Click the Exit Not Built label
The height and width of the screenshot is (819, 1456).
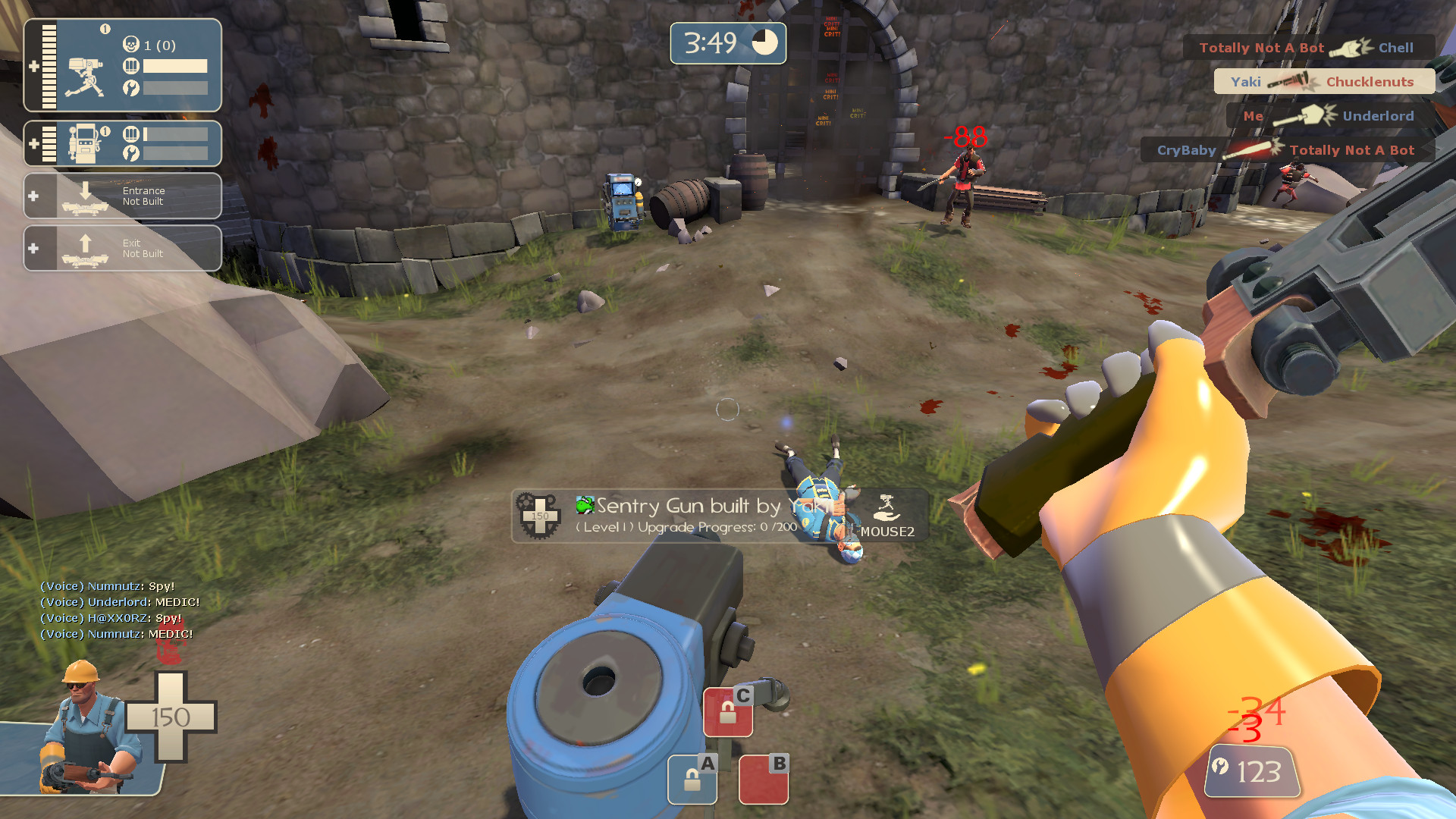point(143,248)
